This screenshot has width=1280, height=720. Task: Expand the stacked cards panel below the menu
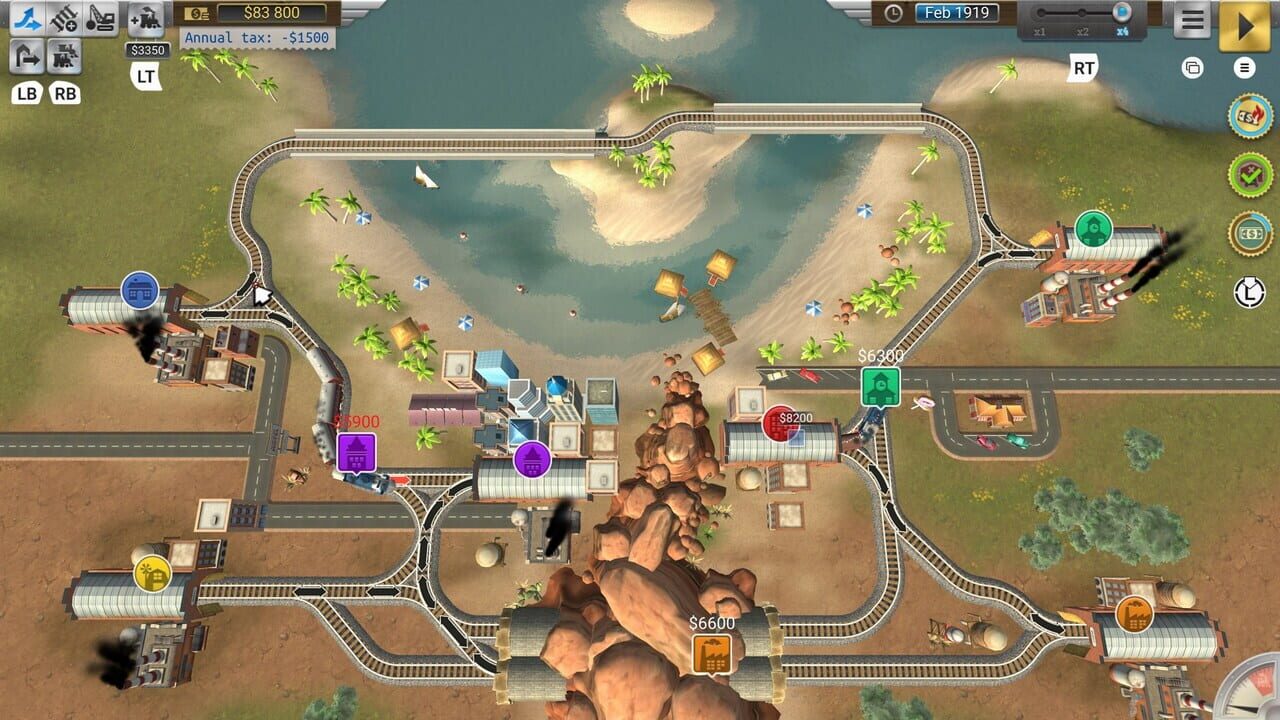[1193, 68]
